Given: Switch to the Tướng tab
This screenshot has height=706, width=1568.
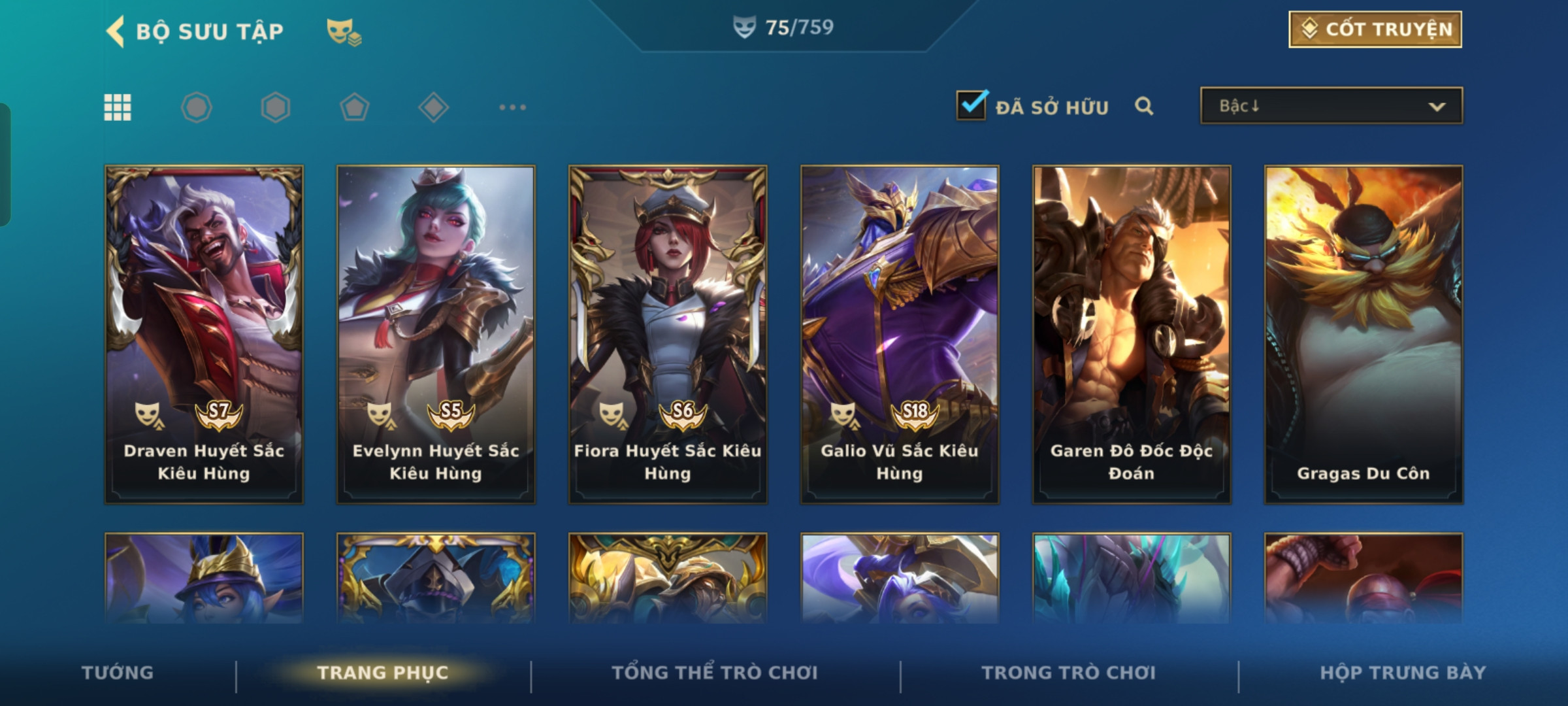Looking at the screenshot, I should (118, 673).
